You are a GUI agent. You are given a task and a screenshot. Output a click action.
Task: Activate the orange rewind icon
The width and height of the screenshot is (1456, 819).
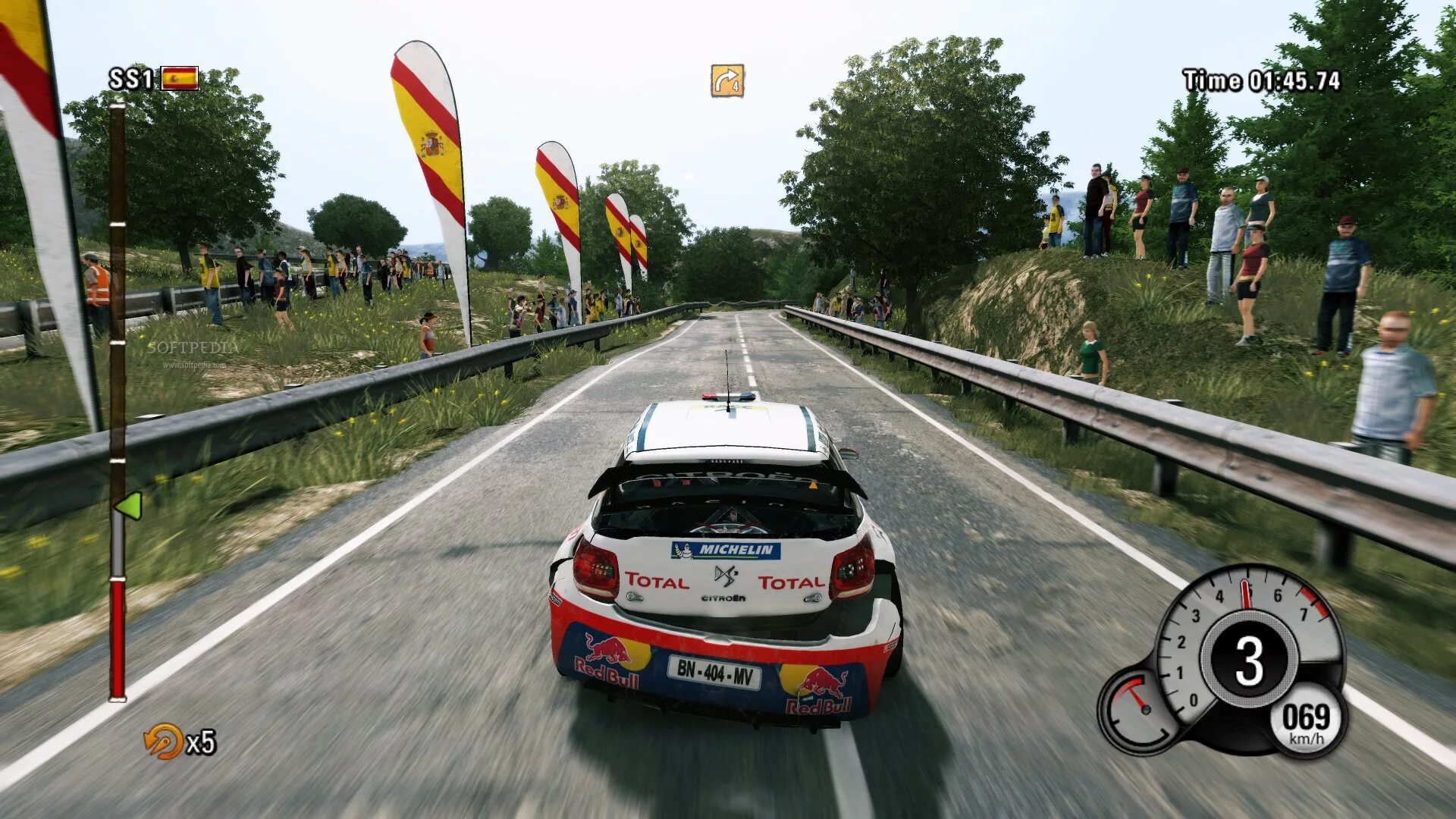163,741
